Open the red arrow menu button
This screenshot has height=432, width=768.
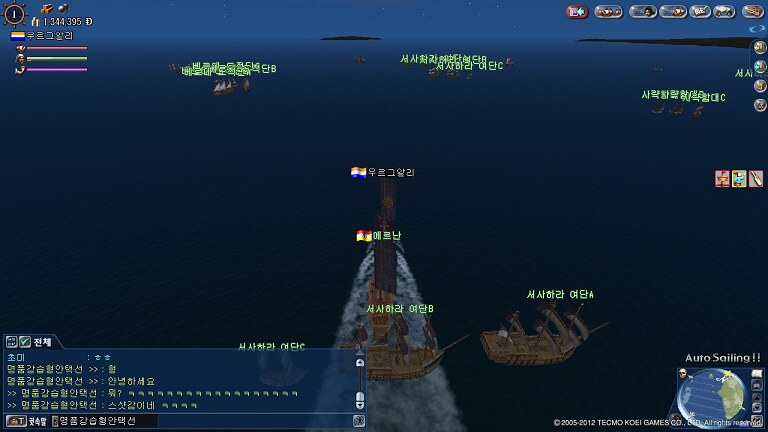[577, 11]
